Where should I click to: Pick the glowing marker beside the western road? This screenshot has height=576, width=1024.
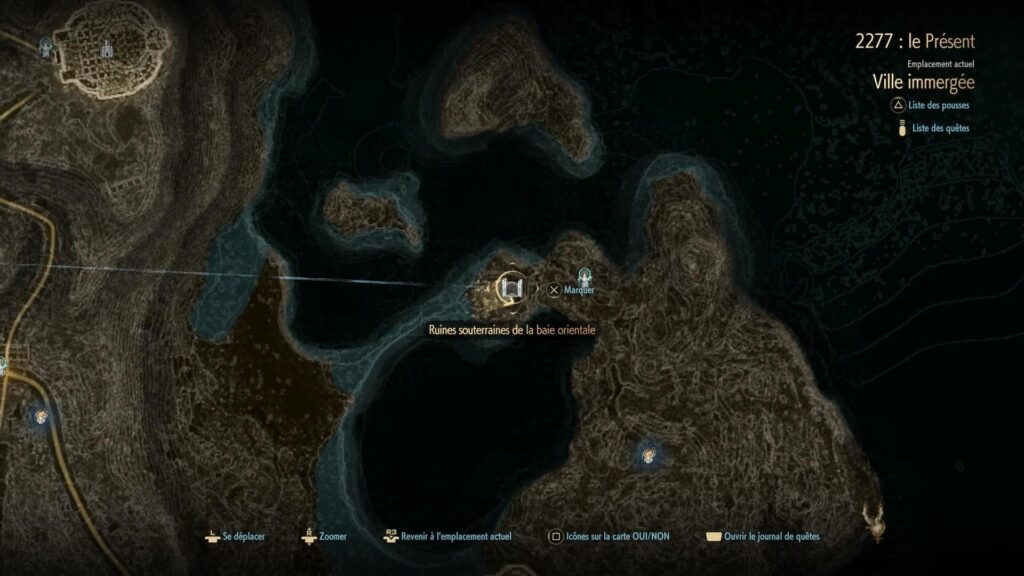[x=41, y=416]
